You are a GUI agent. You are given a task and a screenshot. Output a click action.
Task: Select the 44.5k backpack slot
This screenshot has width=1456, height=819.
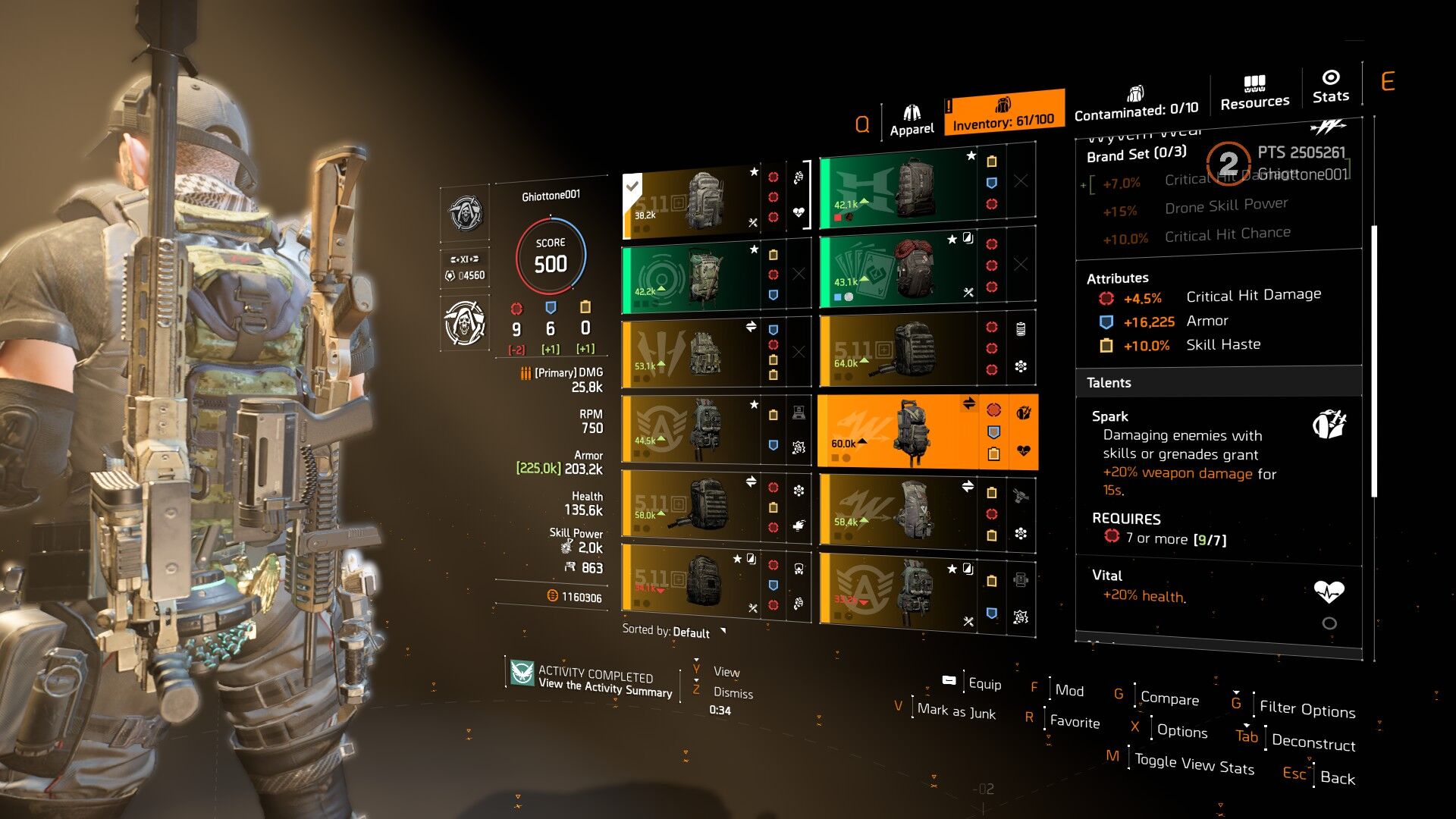[x=690, y=429]
